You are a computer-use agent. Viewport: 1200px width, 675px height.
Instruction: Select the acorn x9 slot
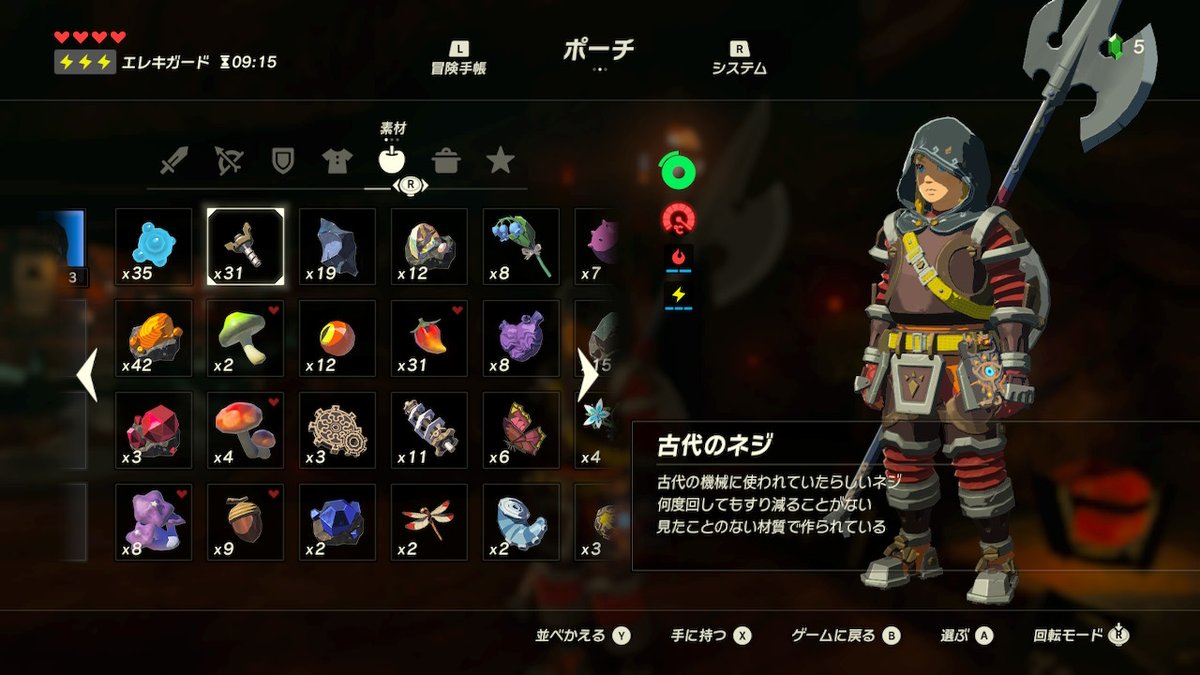coord(246,523)
